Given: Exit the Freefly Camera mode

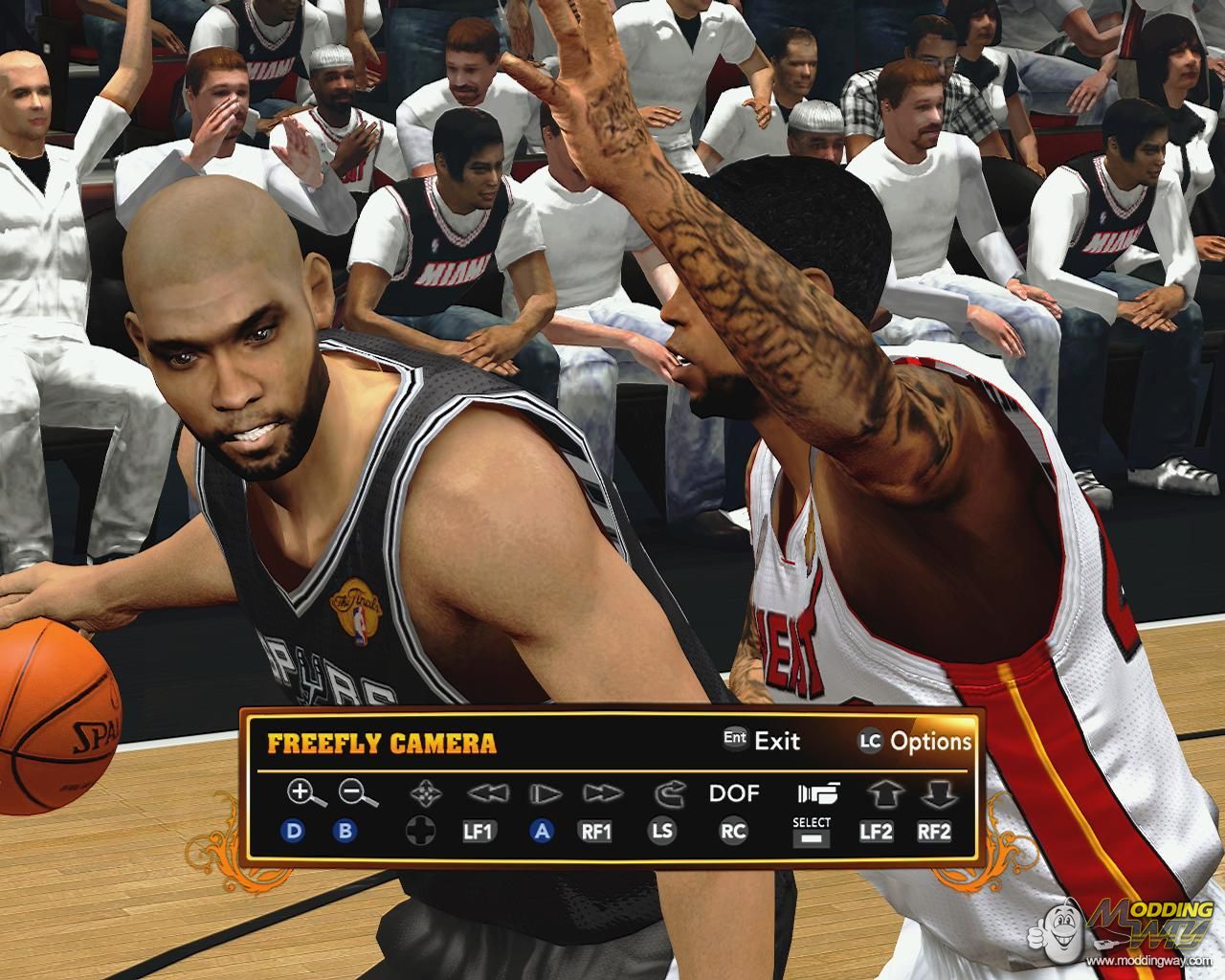Looking at the screenshot, I should pos(762,741).
